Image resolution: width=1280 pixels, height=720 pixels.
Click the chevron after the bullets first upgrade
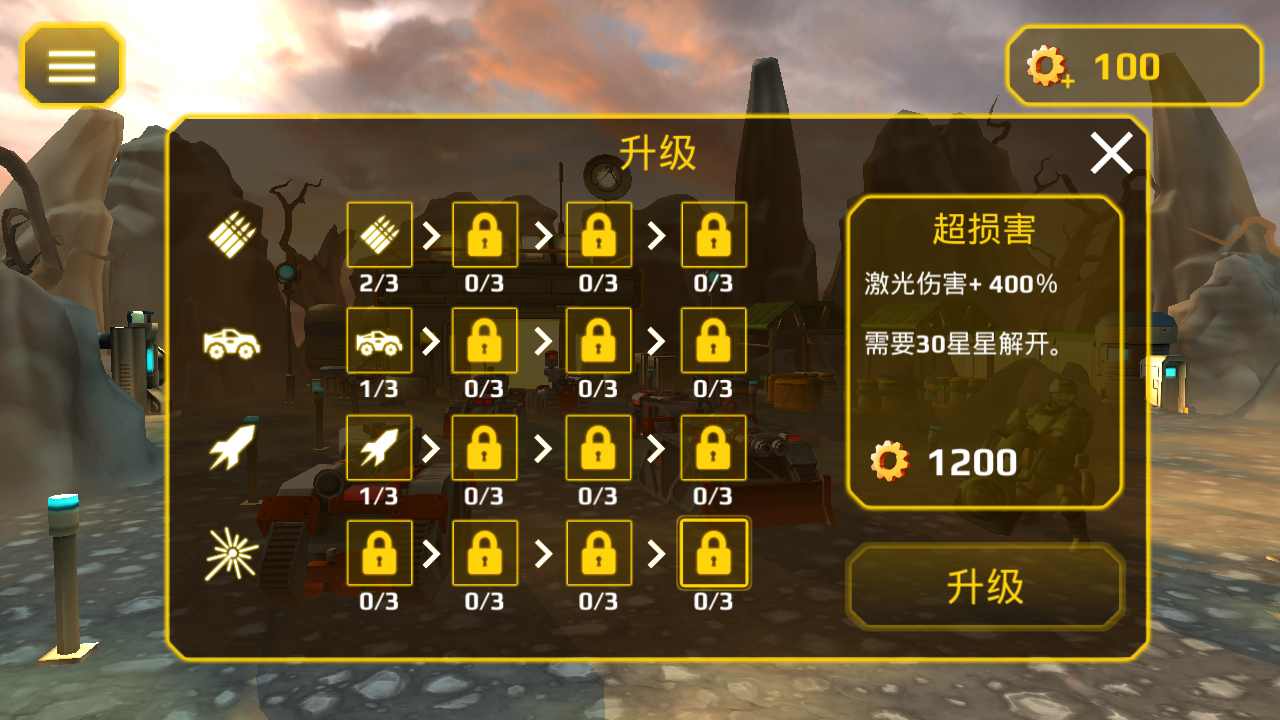(432, 236)
